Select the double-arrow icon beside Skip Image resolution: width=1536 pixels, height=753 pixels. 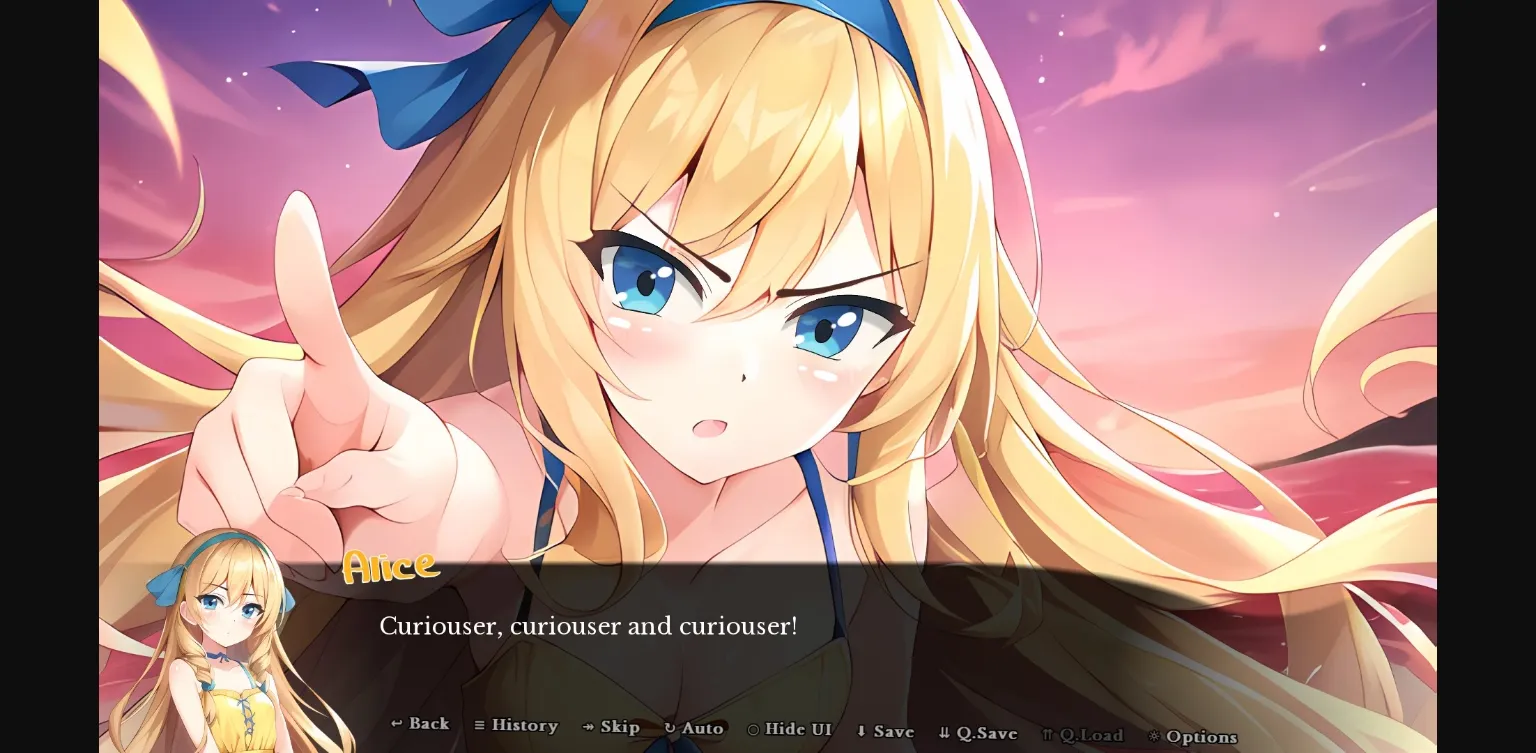click(x=586, y=727)
